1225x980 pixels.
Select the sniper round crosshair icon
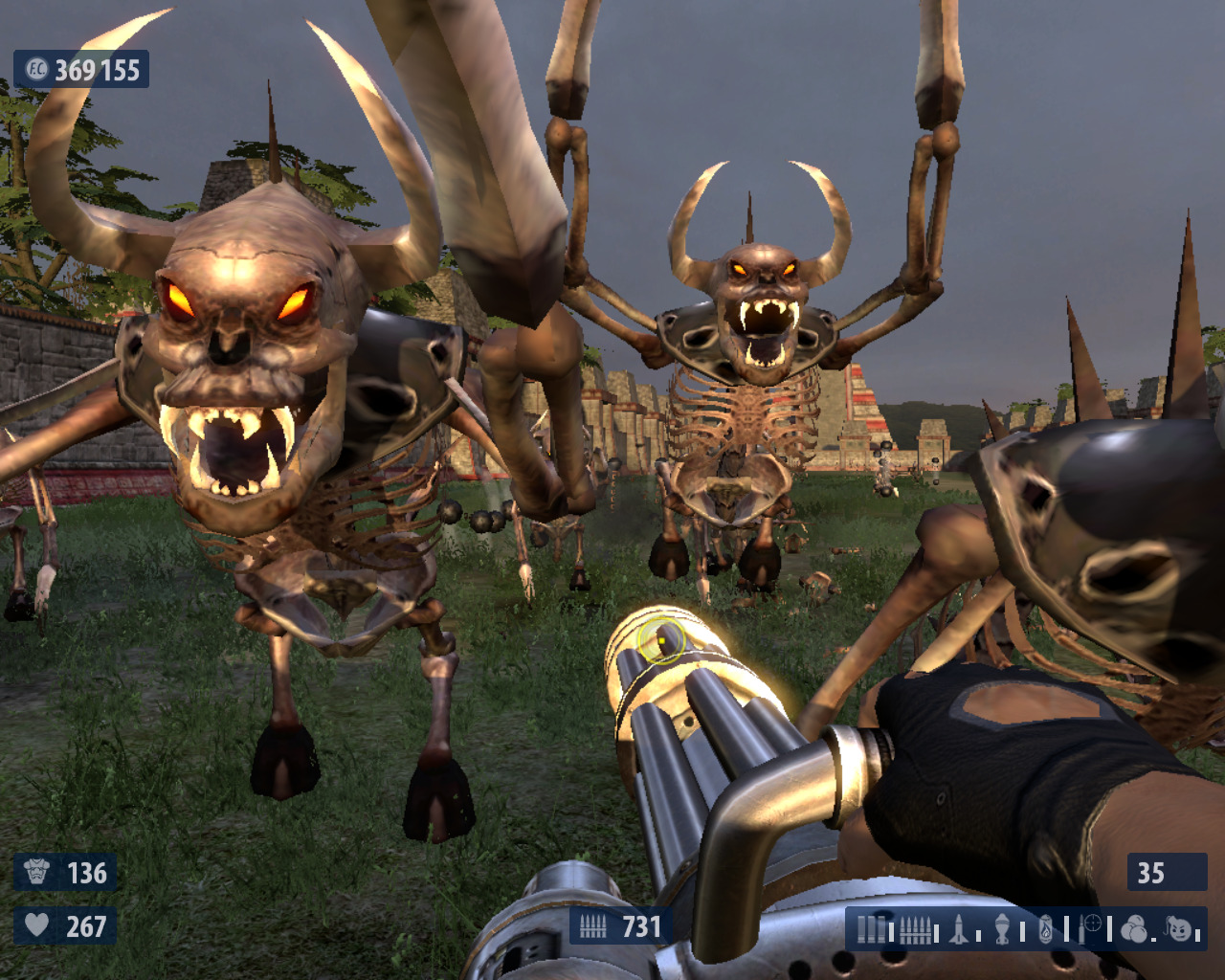[1091, 926]
